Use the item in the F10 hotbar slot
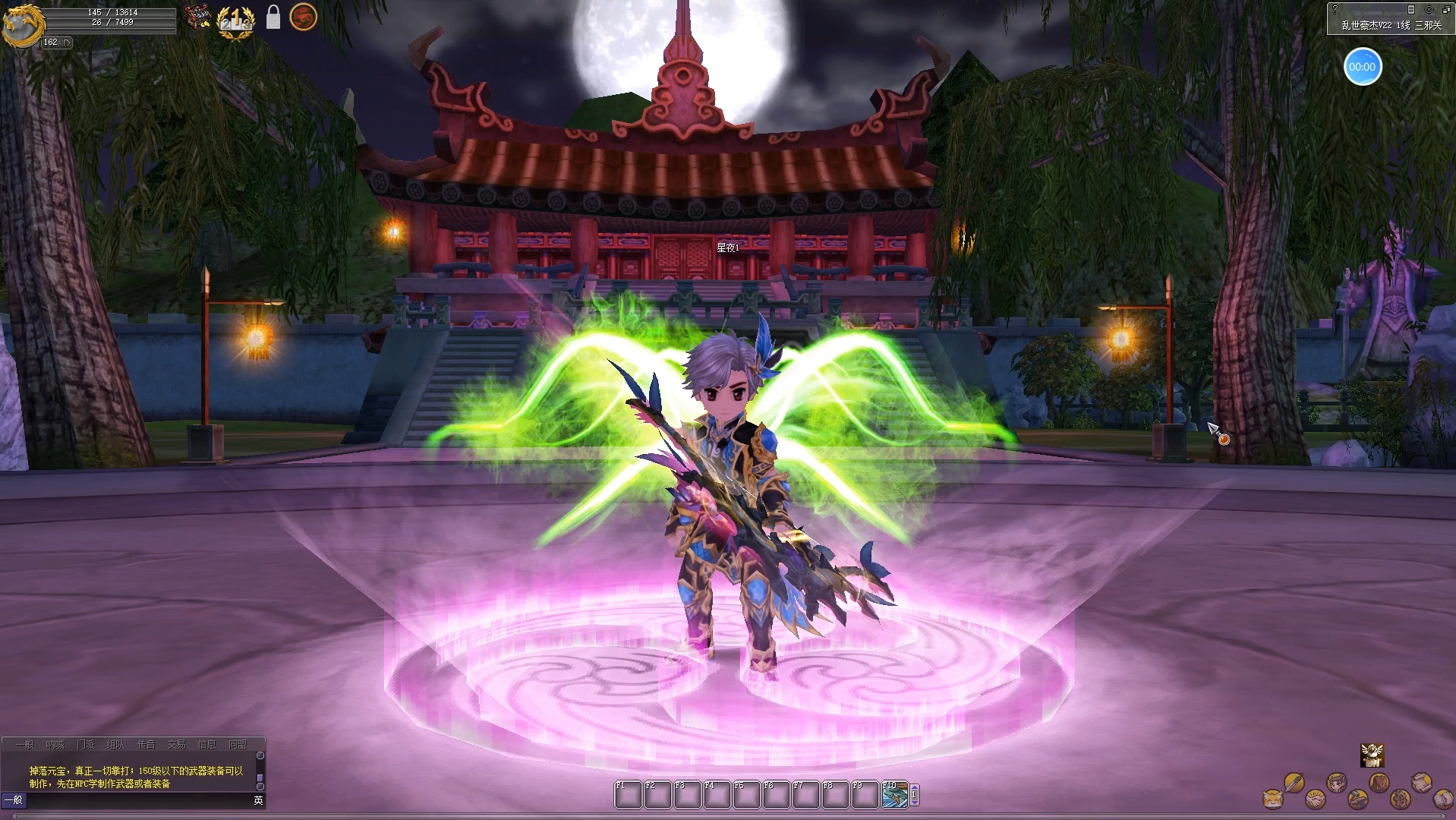Screen dimensions: 1456x820 pos(894,796)
